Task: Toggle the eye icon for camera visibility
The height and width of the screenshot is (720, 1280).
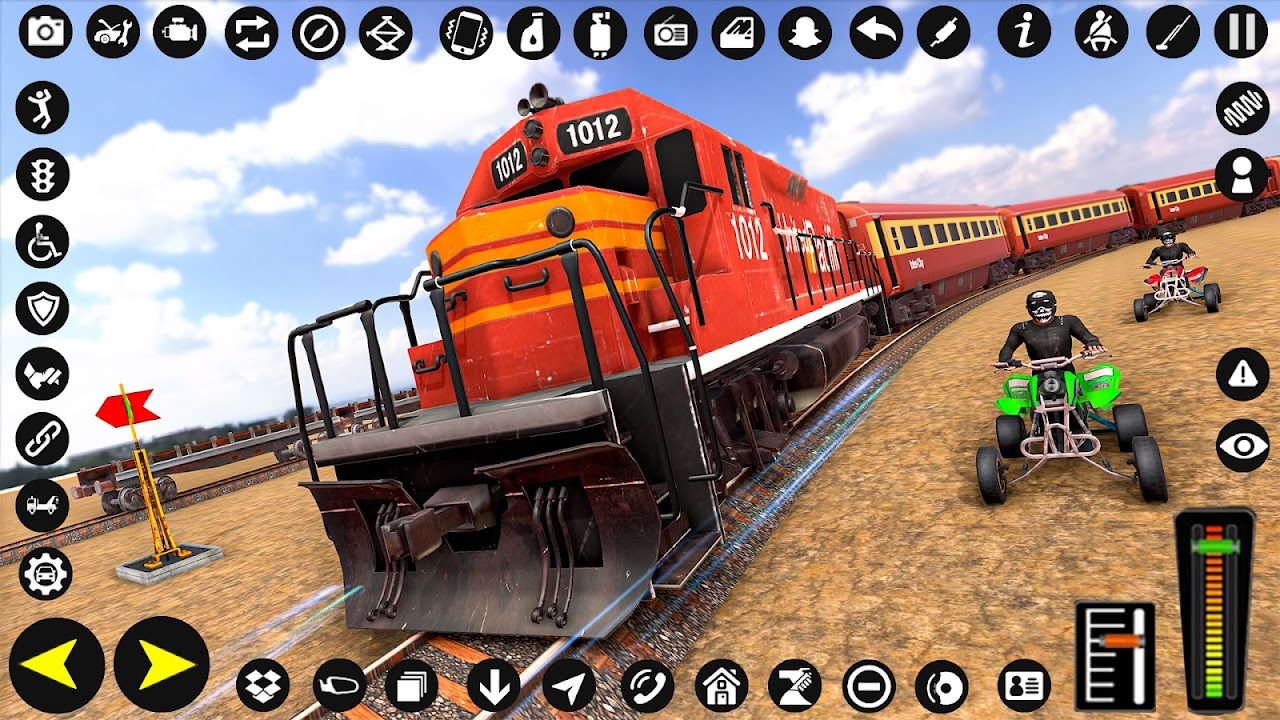Action: pos(1240,443)
